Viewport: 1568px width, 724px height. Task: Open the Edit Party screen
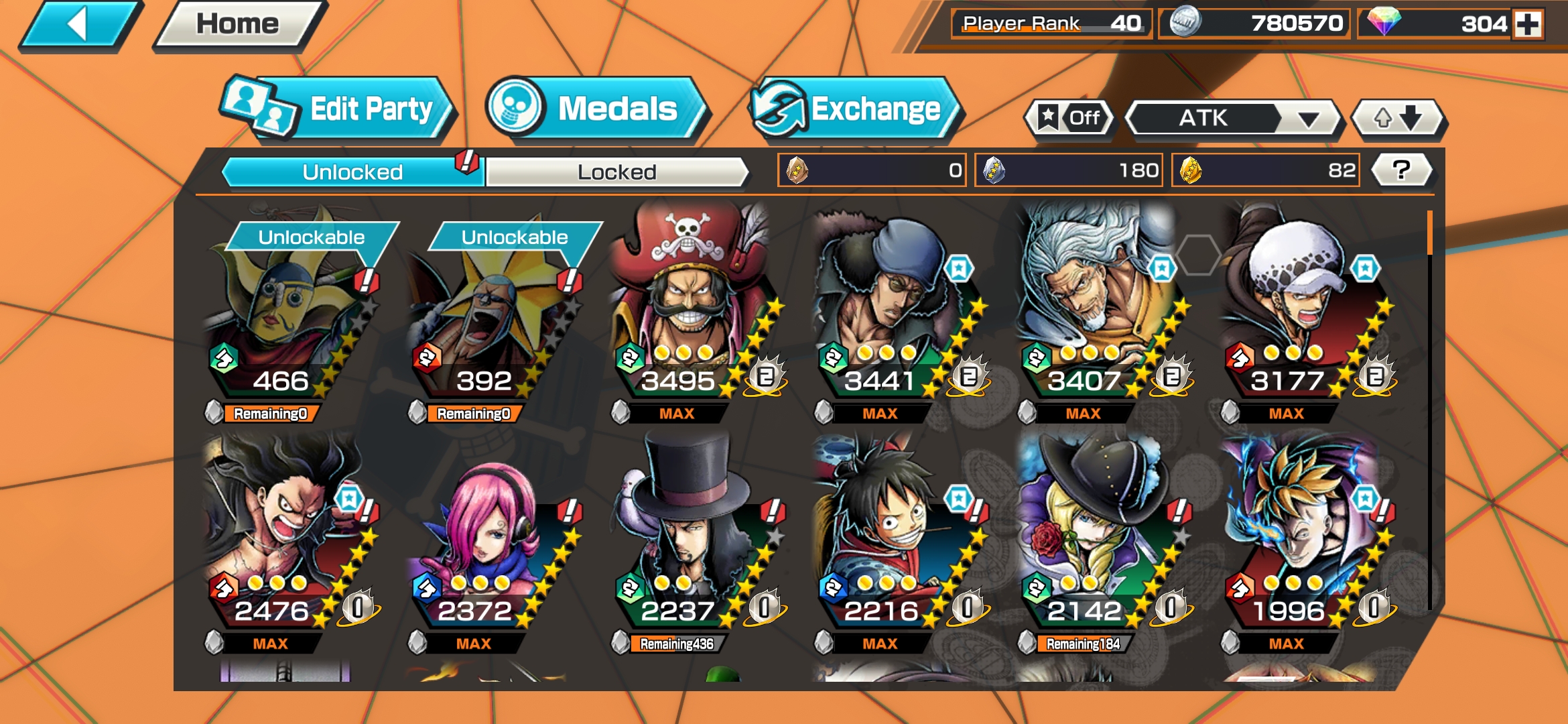click(342, 109)
